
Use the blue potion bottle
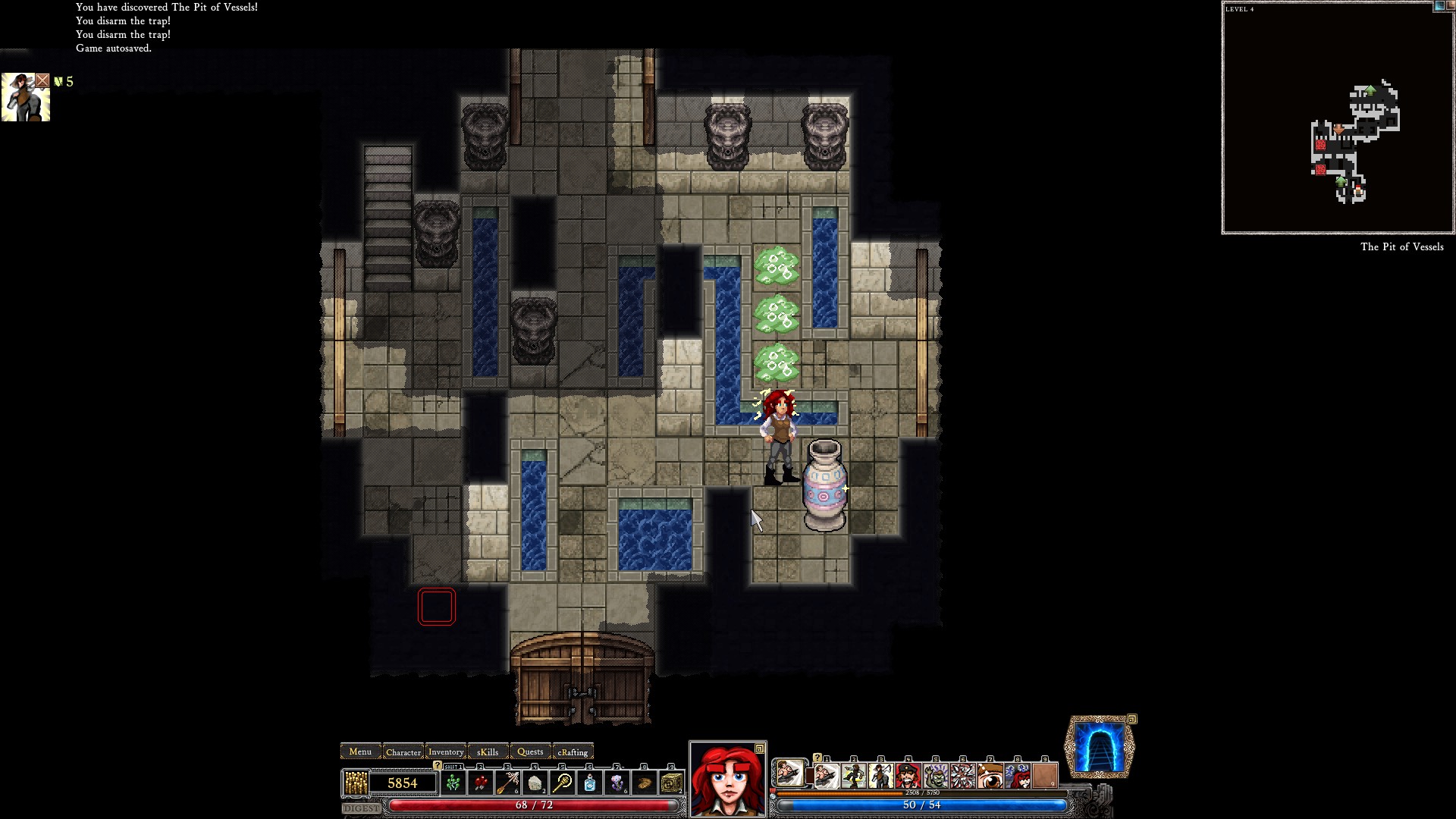590,783
